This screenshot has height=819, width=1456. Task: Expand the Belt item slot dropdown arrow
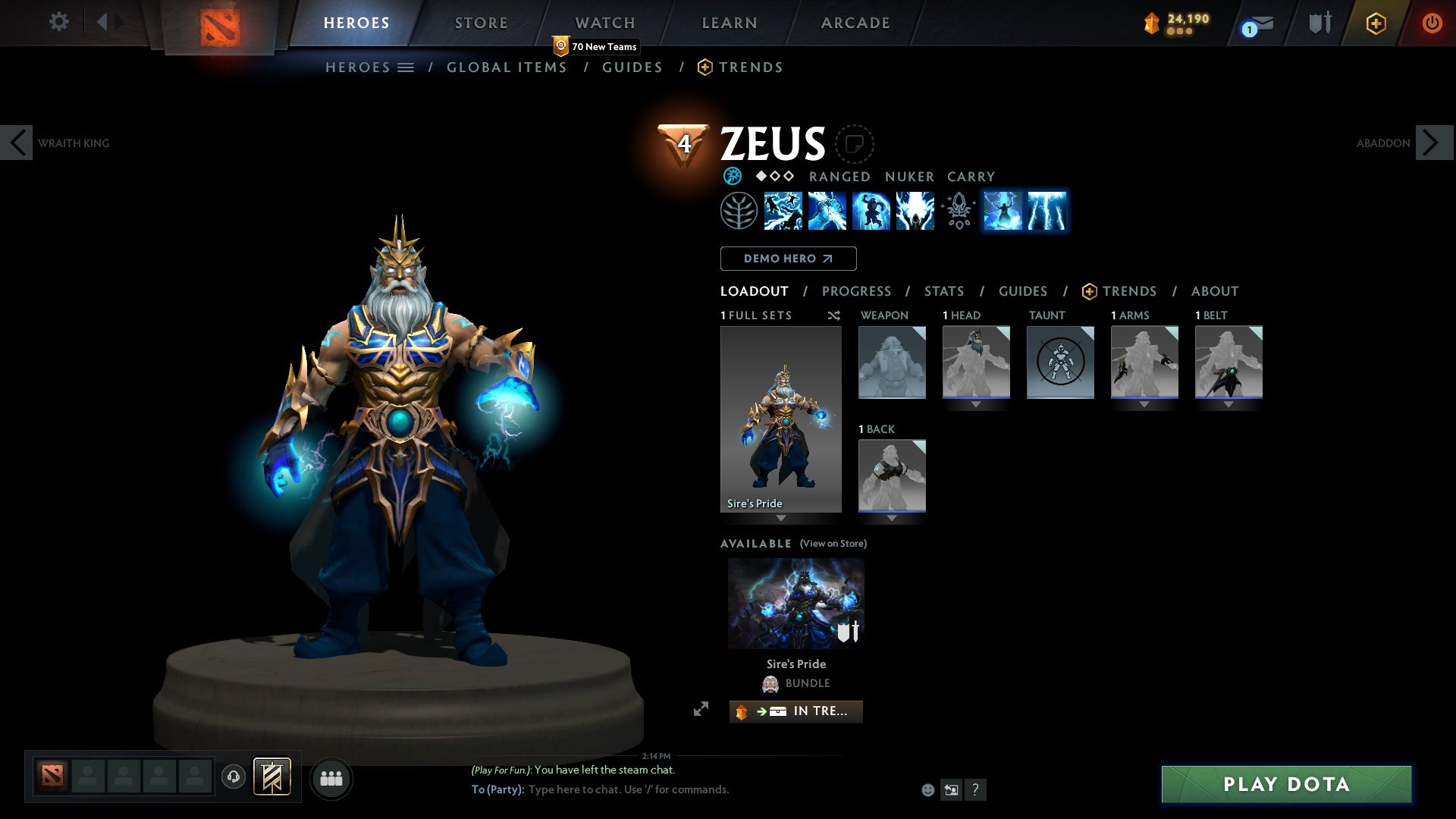pos(1228,404)
